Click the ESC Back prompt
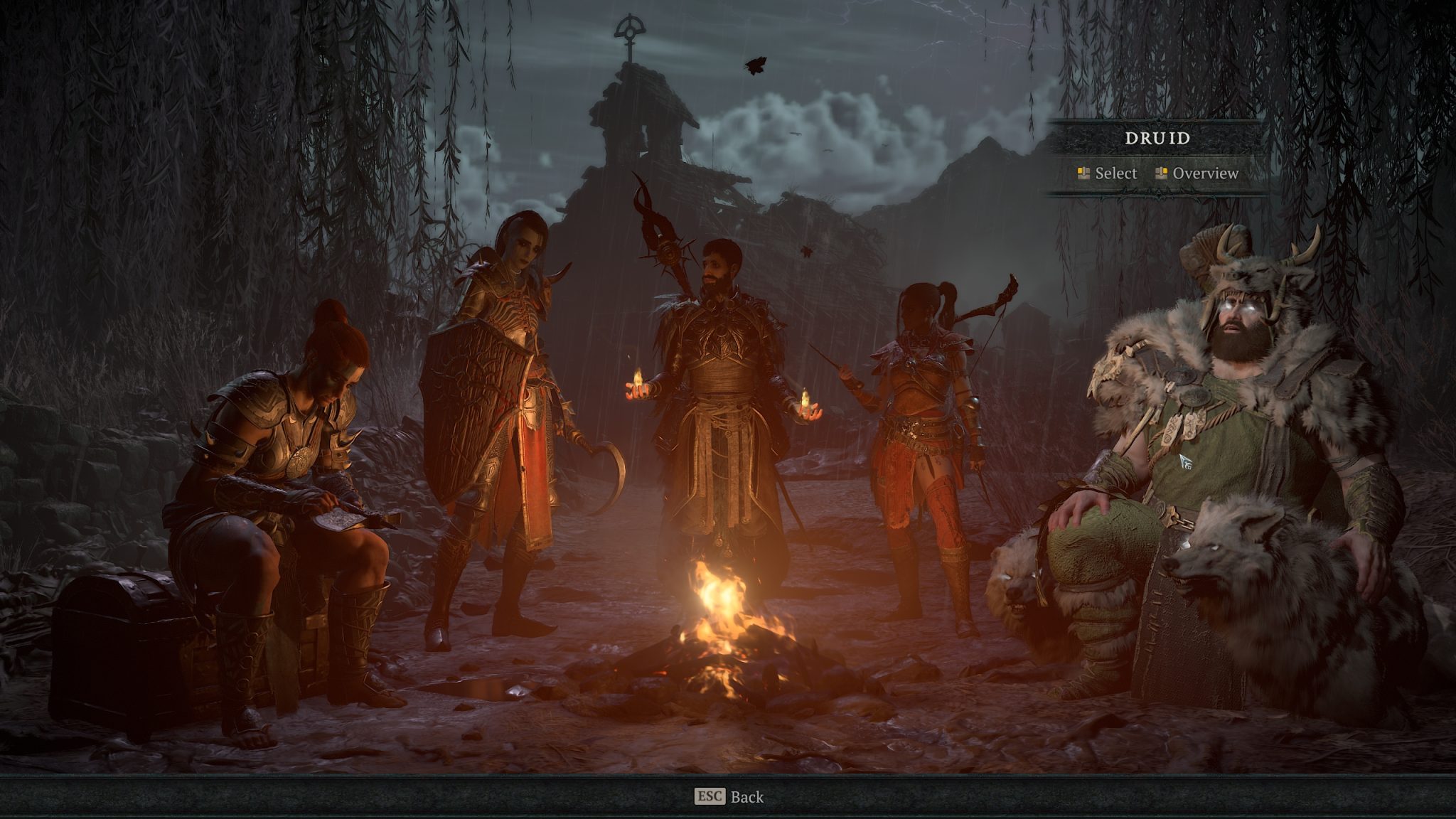 tap(728, 798)
